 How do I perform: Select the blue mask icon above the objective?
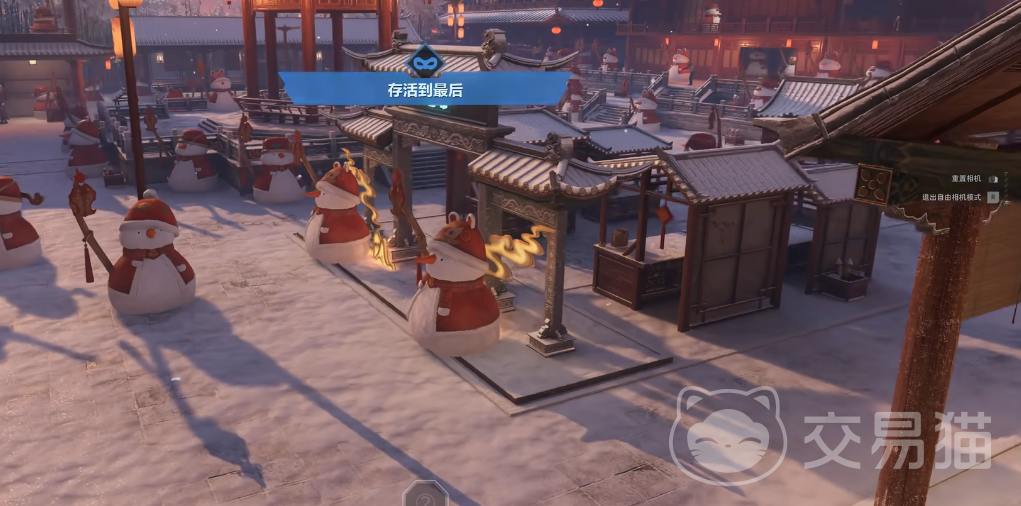click(x=428, y=59)
